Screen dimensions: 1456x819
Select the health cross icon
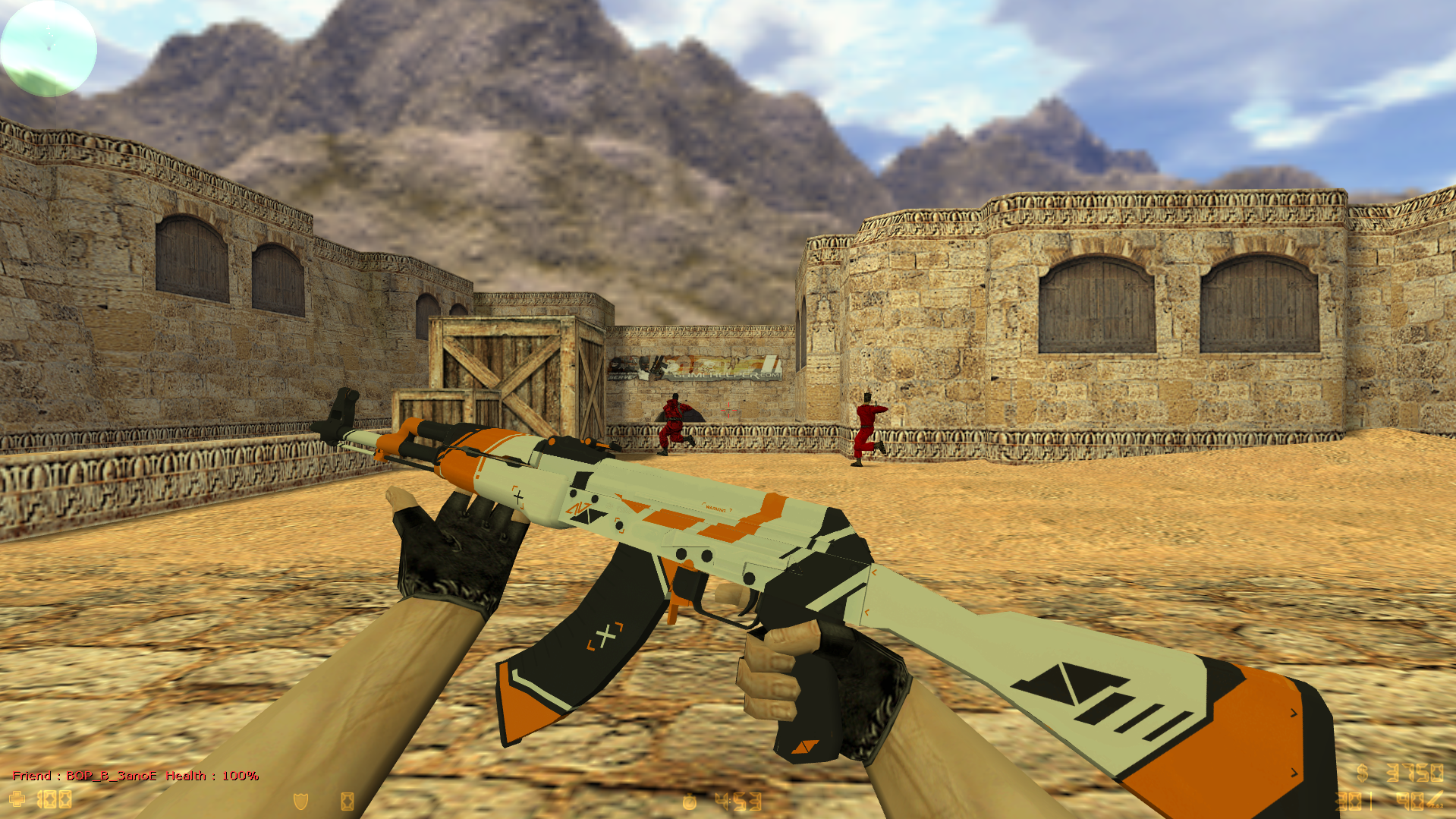coord(17,799)
